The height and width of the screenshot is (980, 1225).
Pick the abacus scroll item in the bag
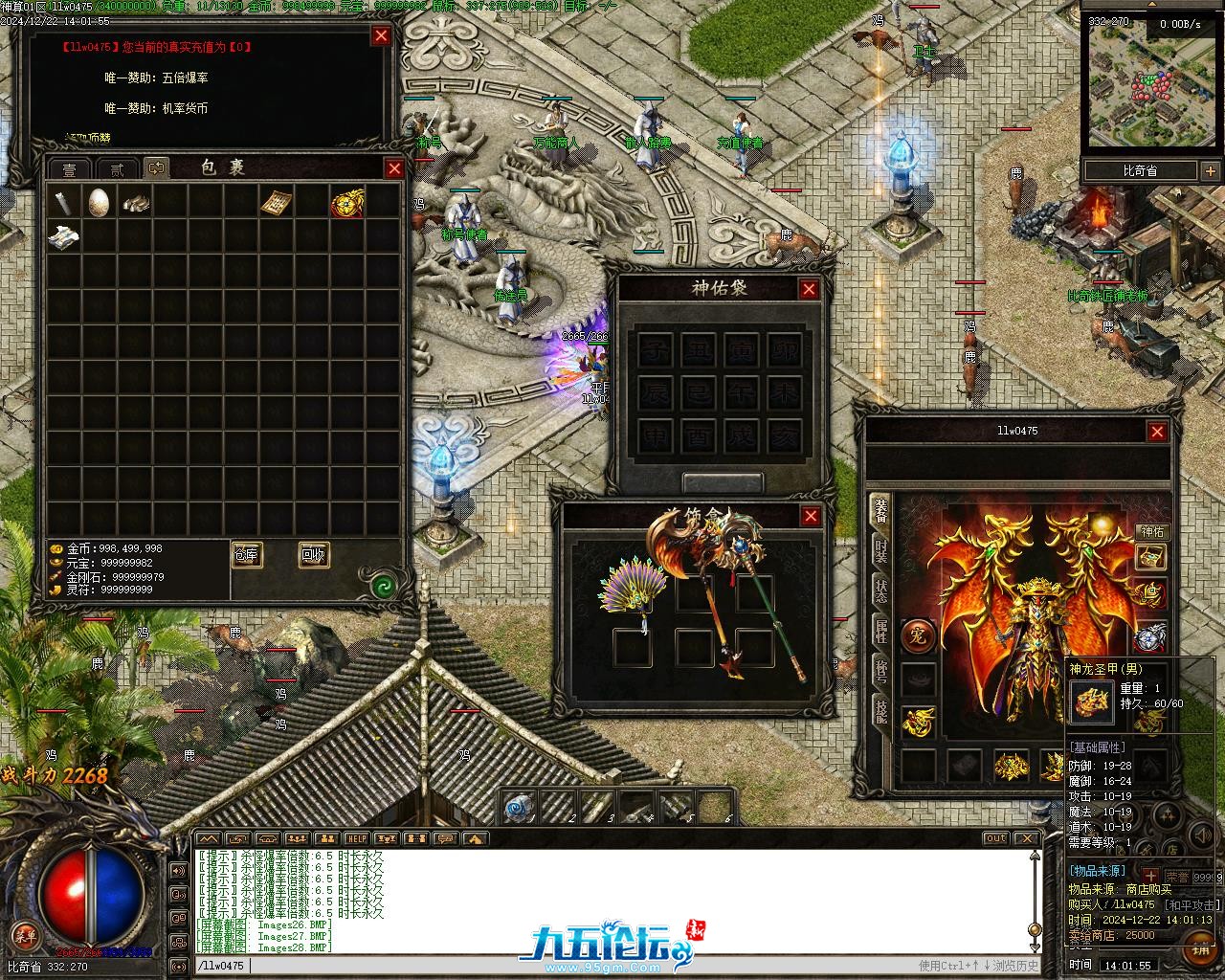coord(276,202)
